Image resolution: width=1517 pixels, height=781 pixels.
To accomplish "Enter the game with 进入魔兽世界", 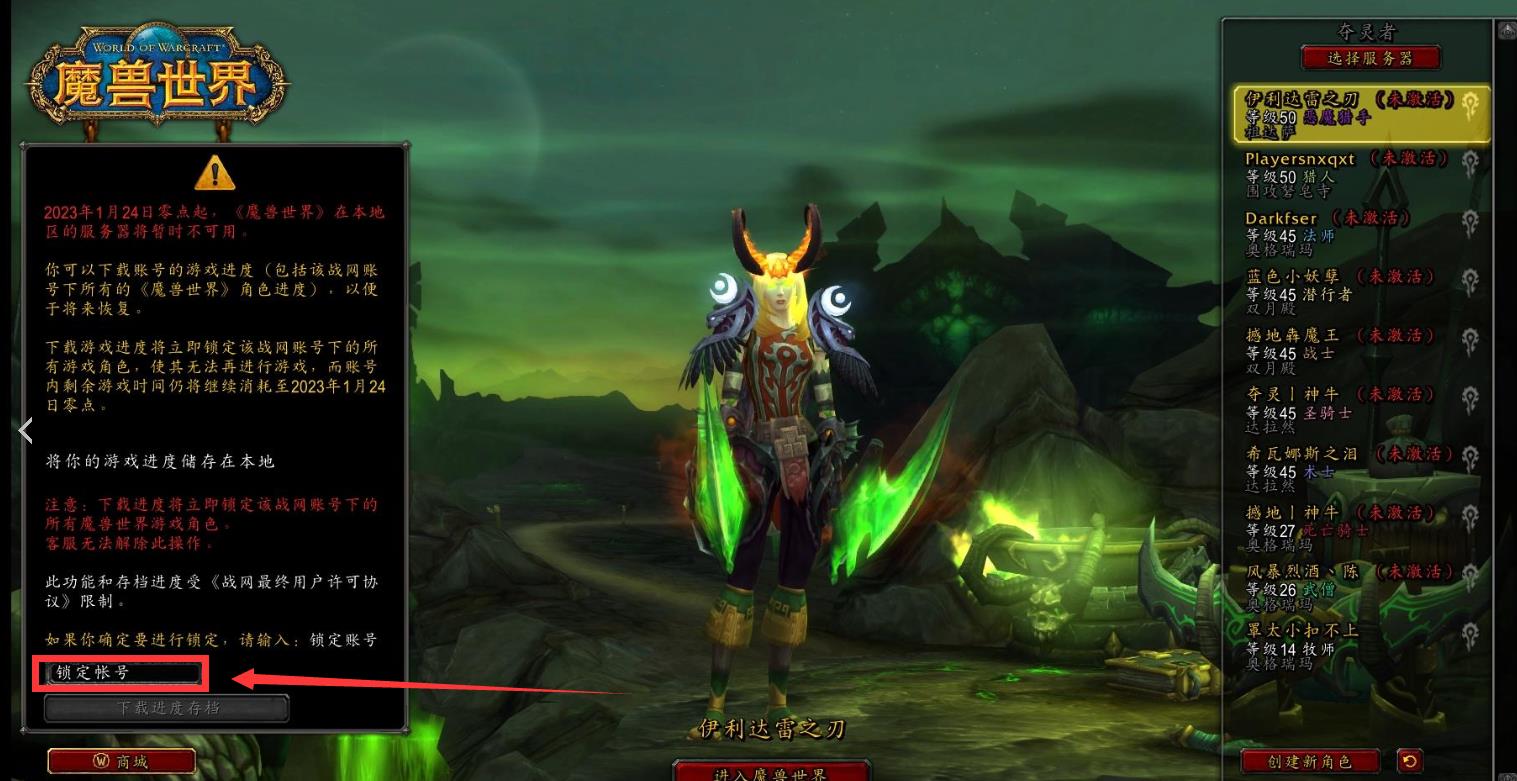I will click(770, 773).
